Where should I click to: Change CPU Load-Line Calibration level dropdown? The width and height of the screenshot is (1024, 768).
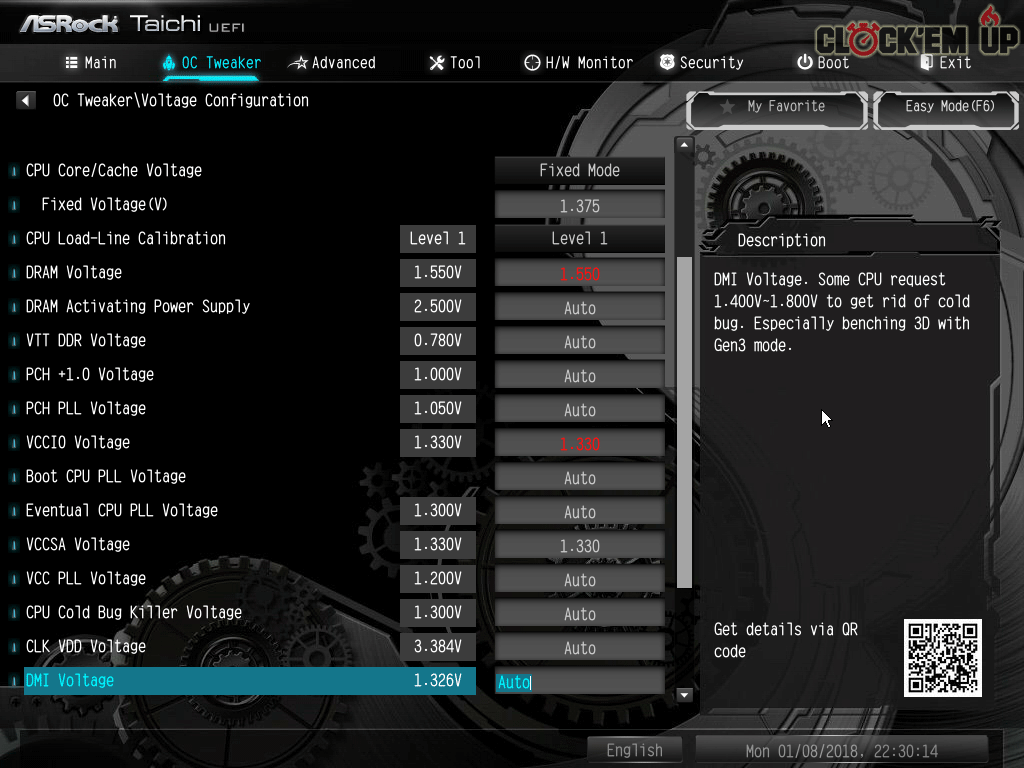(579, 238)
